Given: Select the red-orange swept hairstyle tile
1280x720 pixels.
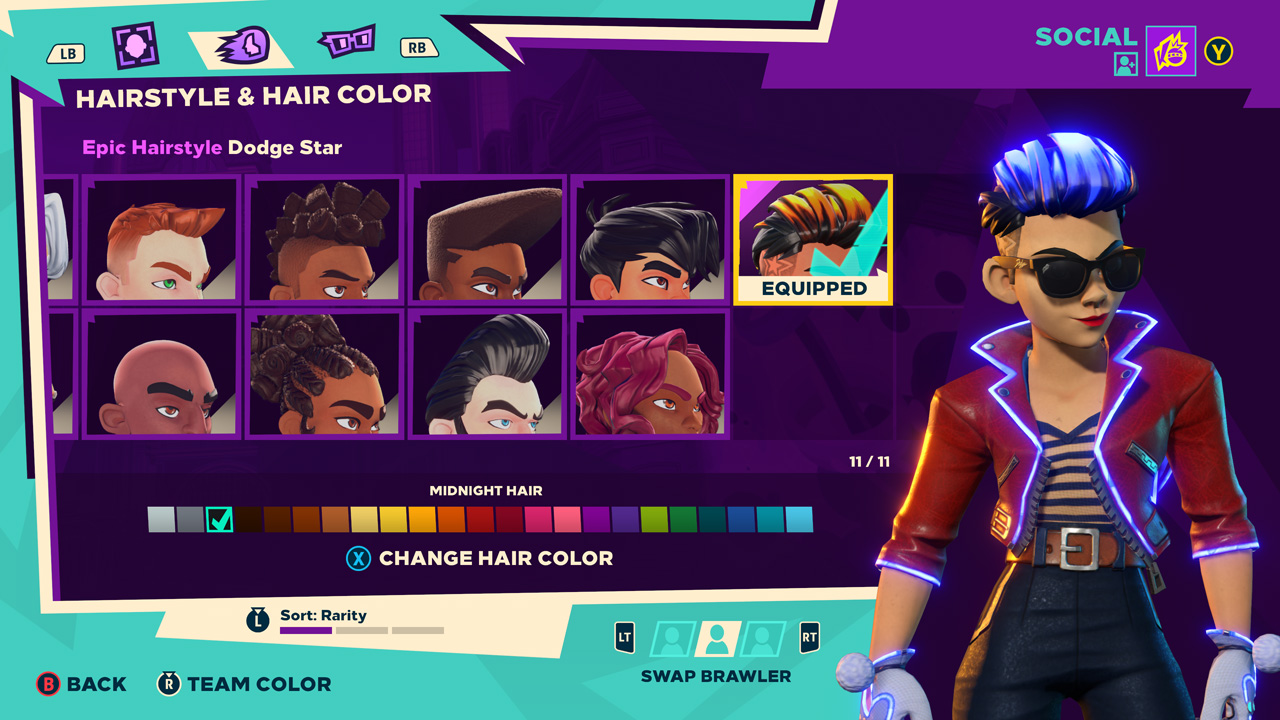Looking at the screenshot, I should (x=161, y=239).
